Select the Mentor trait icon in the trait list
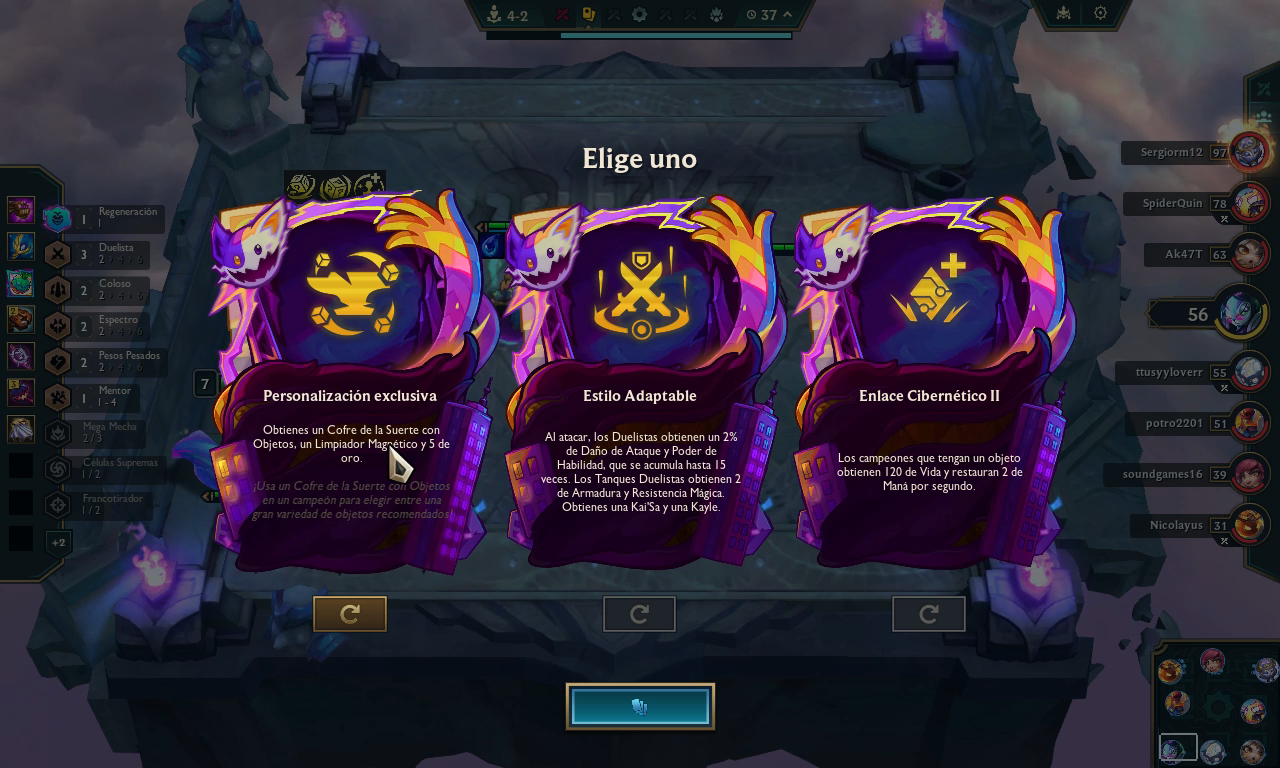 (x=57, y=395)
